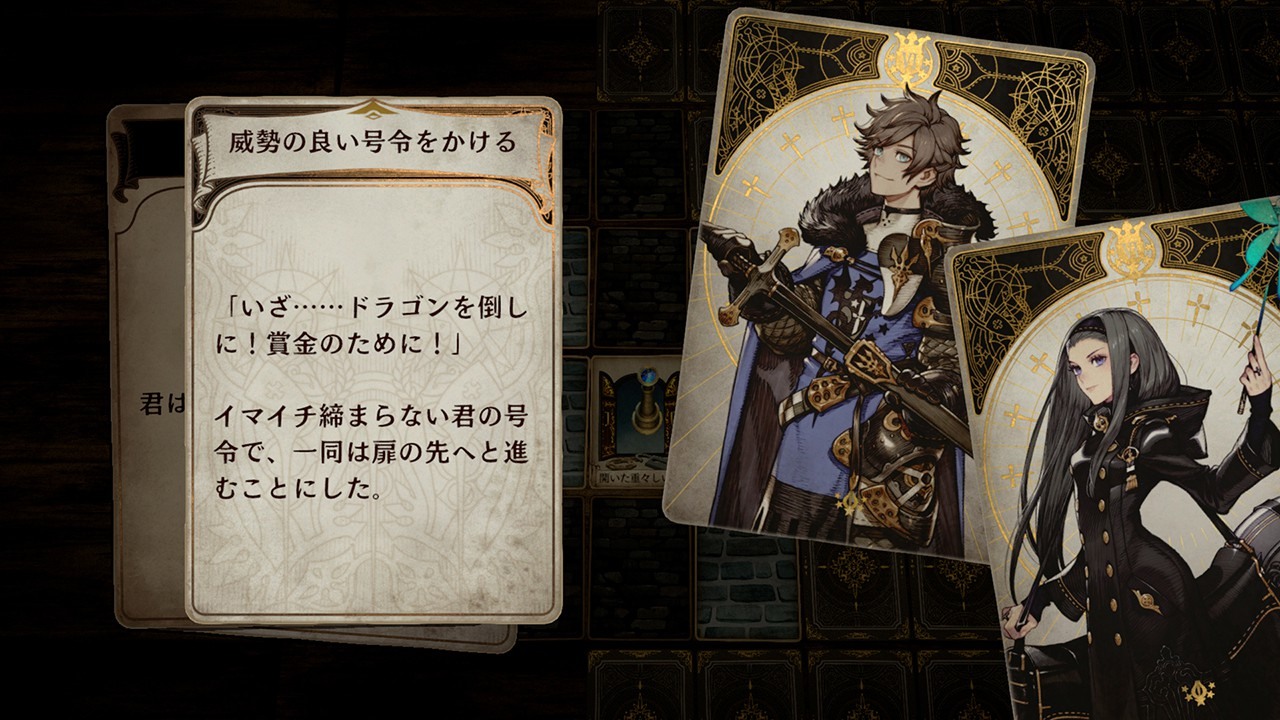Click the blue orb atop the golden key illustration

(x=648, y=375)
